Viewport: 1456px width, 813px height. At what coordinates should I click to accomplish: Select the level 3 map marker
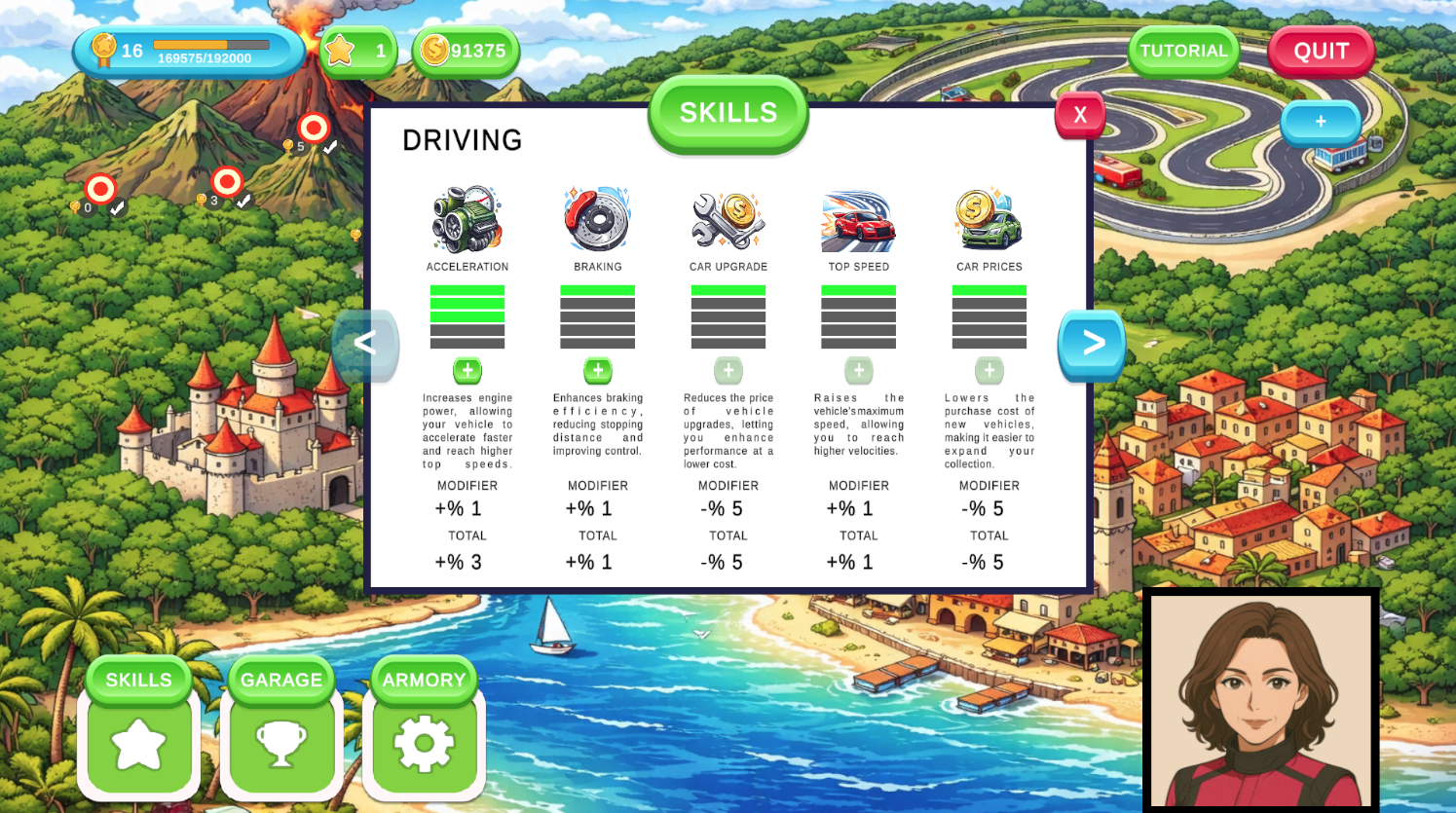click(227, 182)
